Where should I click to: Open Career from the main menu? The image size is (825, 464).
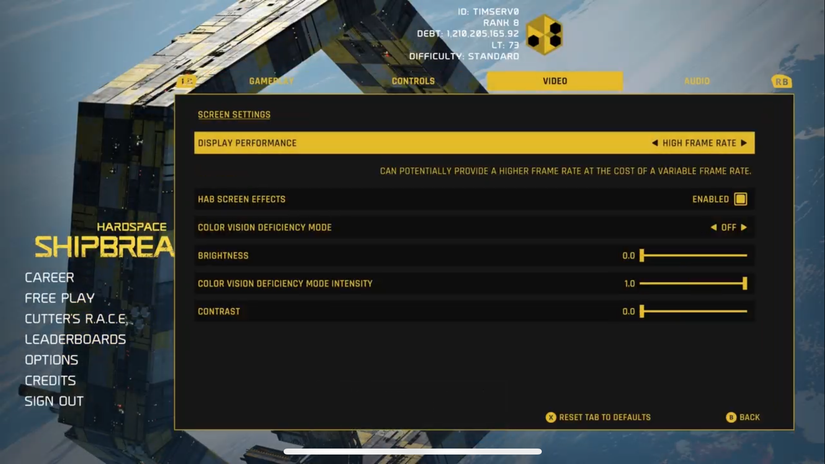50,277
